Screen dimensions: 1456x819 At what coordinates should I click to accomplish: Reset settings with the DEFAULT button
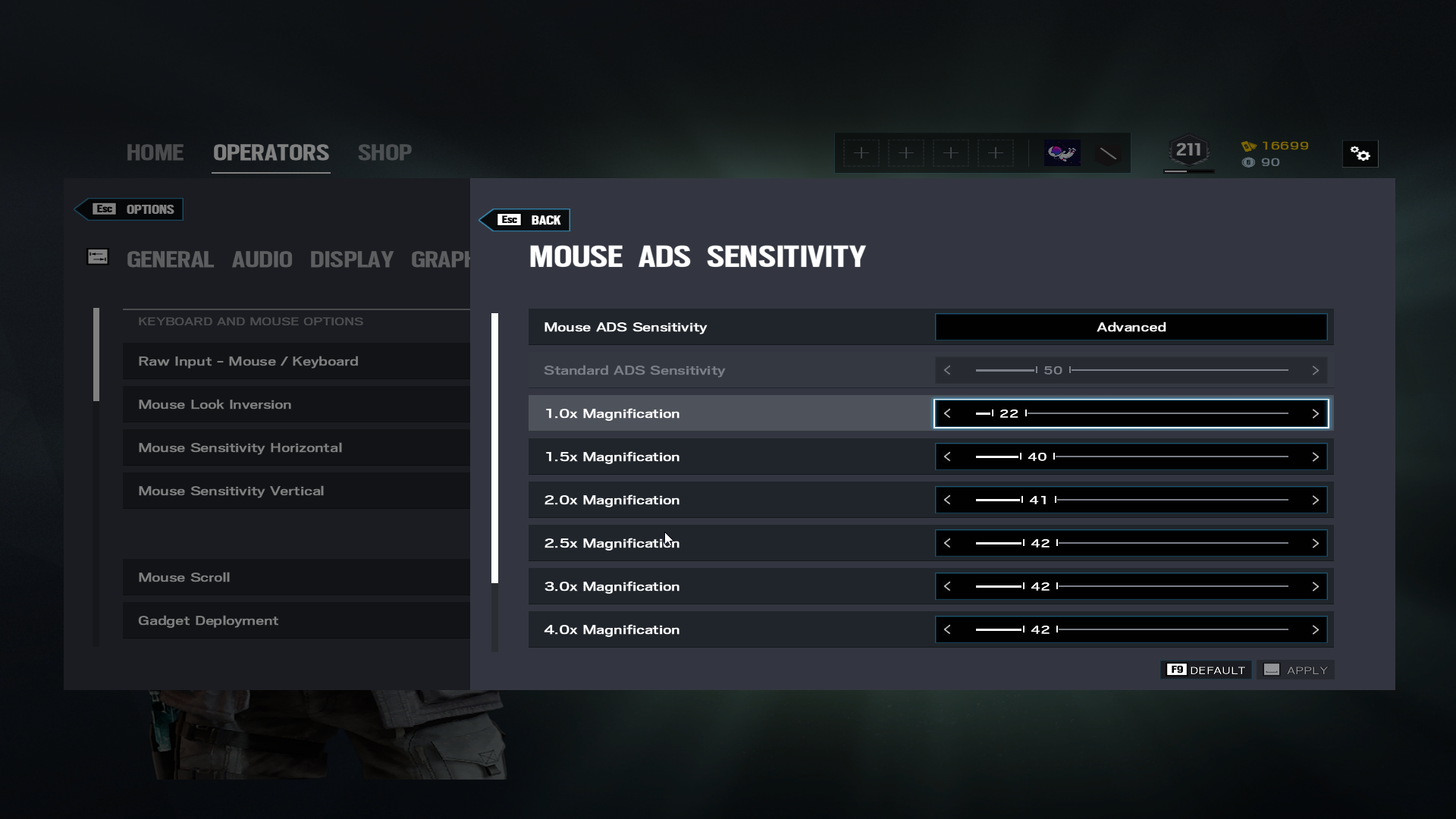click(1207, 670)
